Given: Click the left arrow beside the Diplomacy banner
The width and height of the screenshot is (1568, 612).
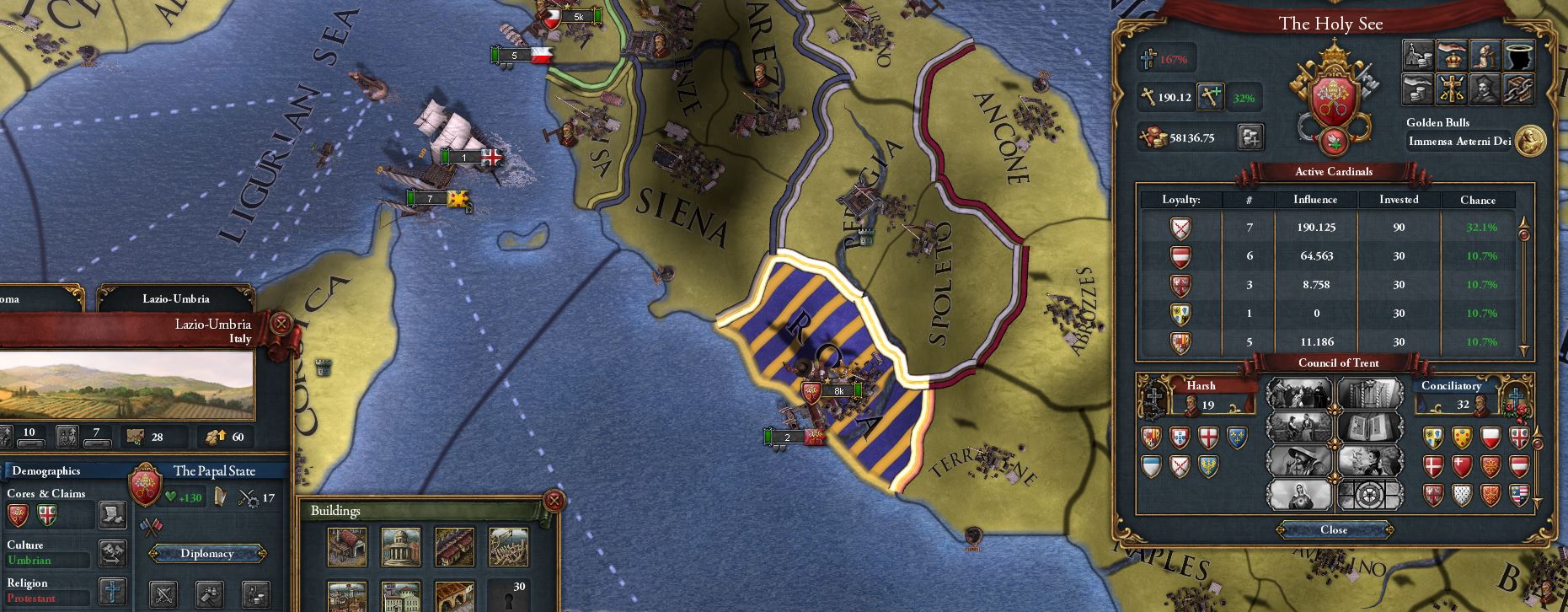Looking at the screenshot, I should coord(156,554).
